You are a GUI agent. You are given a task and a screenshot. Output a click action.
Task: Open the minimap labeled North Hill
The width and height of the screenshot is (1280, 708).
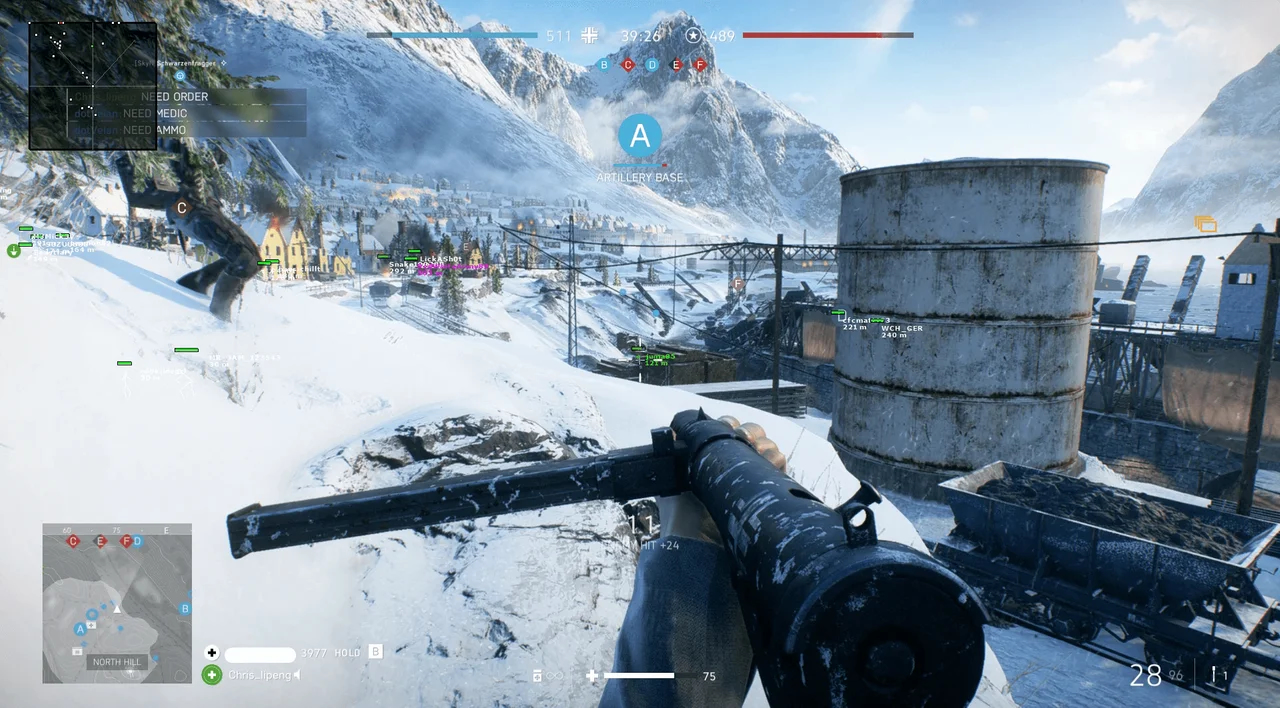coord(117,603)
